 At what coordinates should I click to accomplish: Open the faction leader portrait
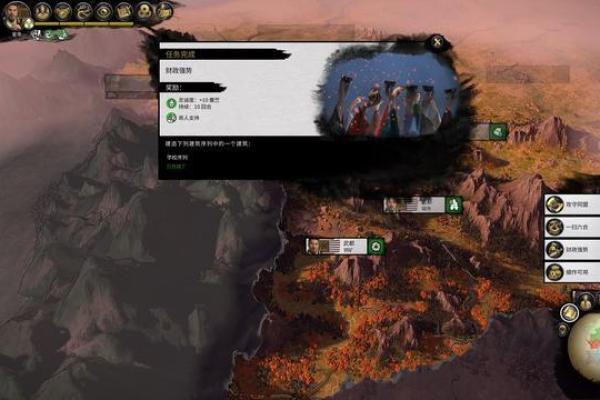tap(14, 14)
